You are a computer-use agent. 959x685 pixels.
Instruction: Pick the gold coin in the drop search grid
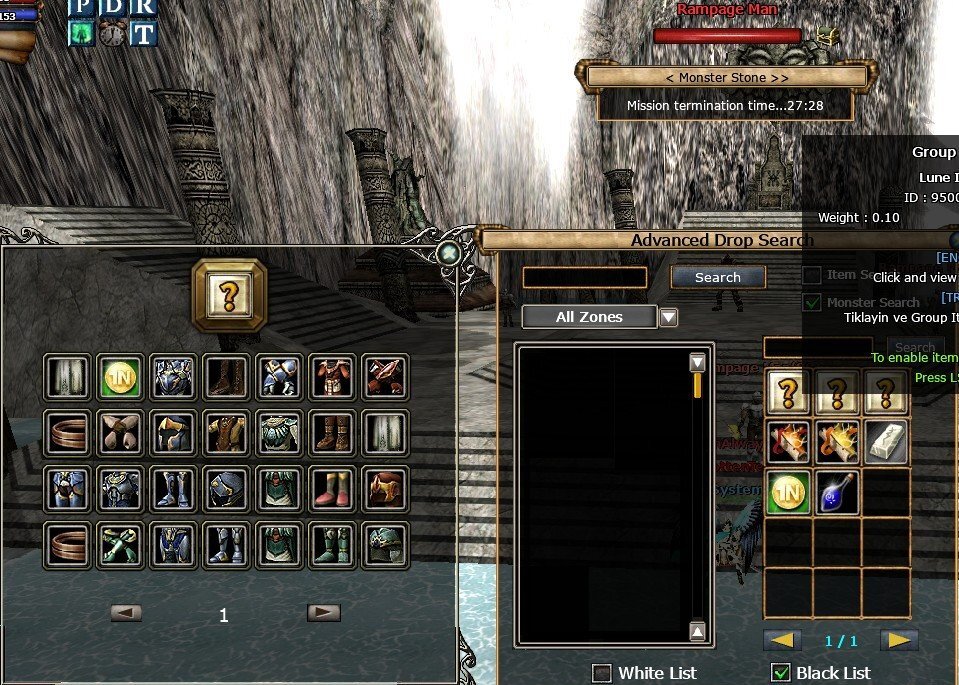[788, 493]
